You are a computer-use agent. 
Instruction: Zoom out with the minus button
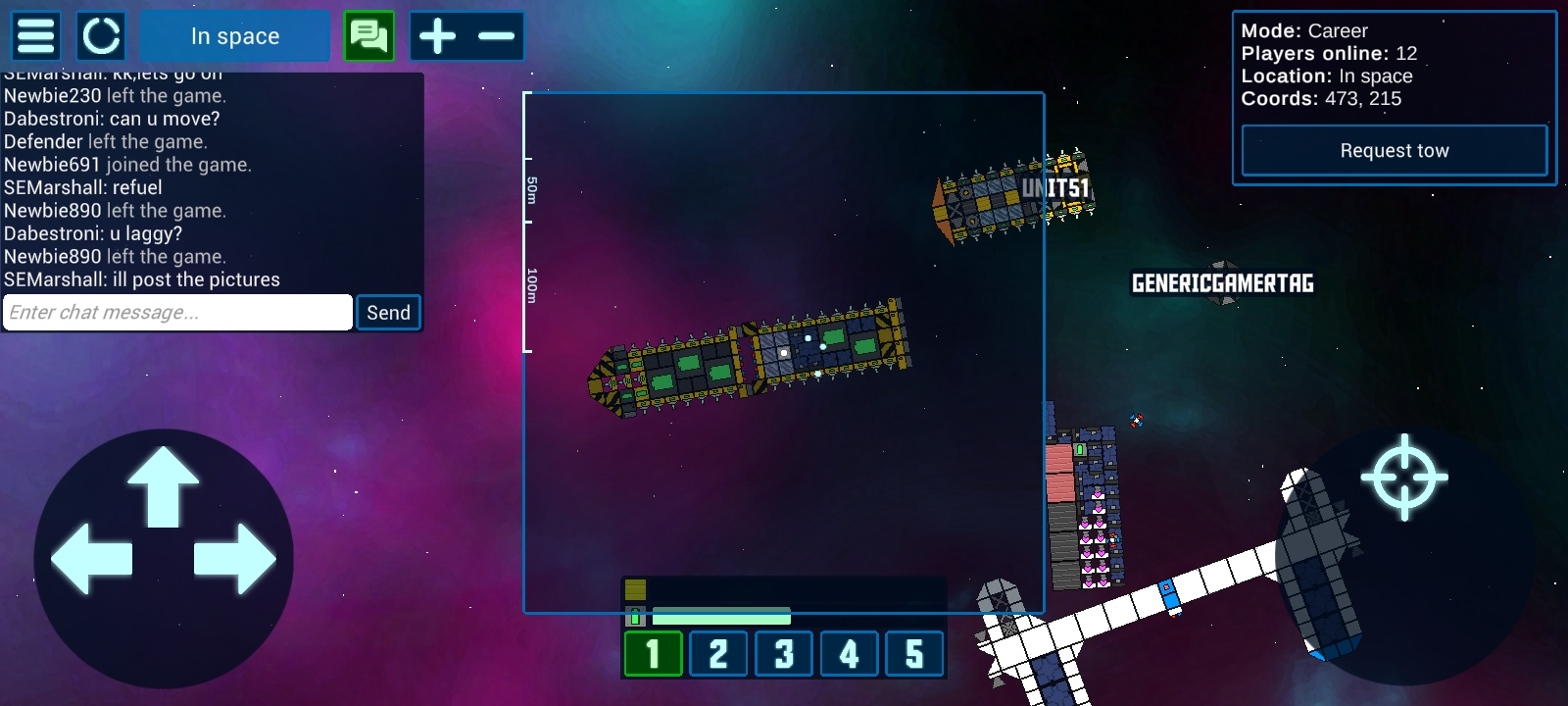[x=496, y=36]
